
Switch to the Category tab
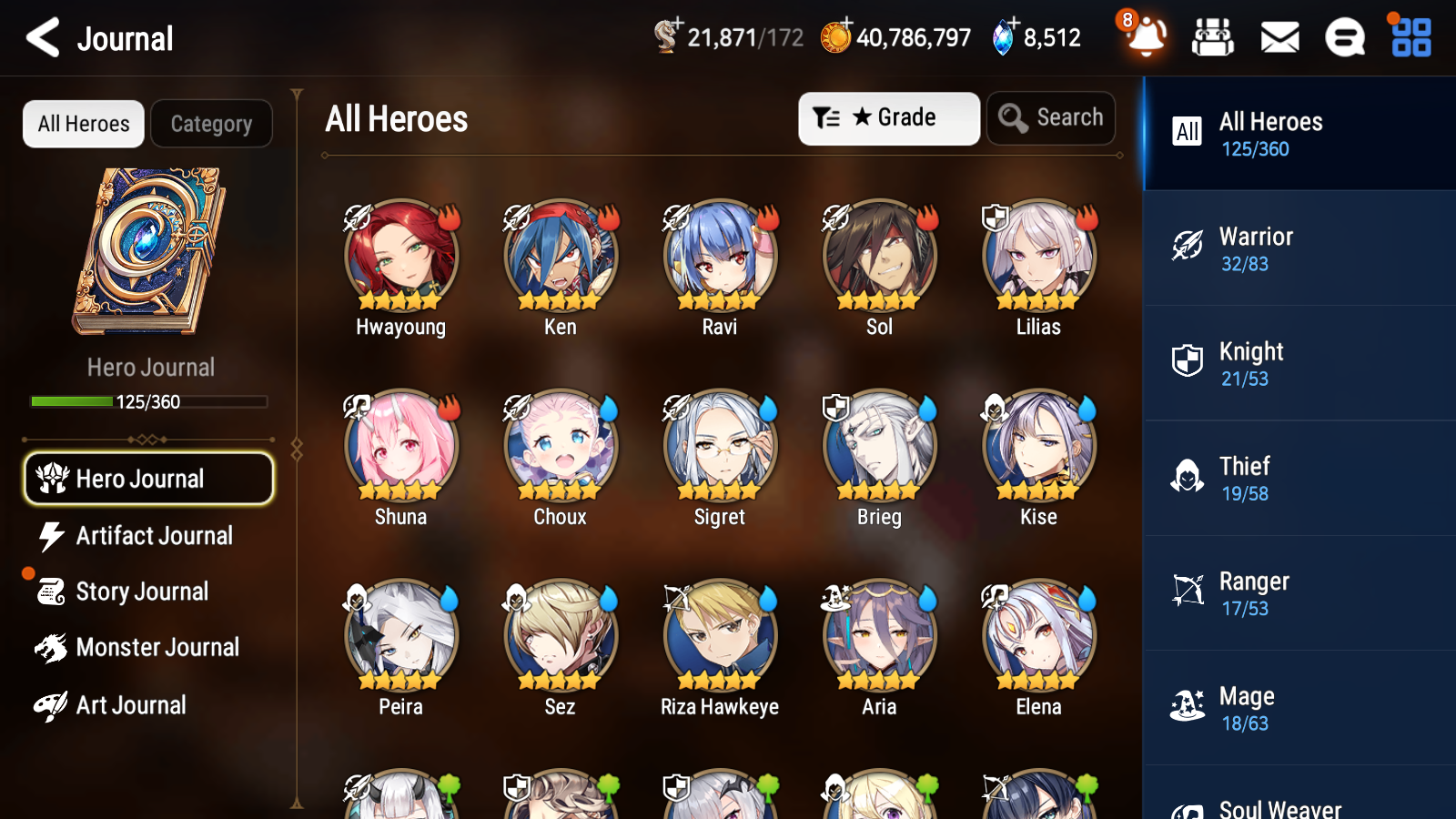pyautogui.click(x=211, y=124)
